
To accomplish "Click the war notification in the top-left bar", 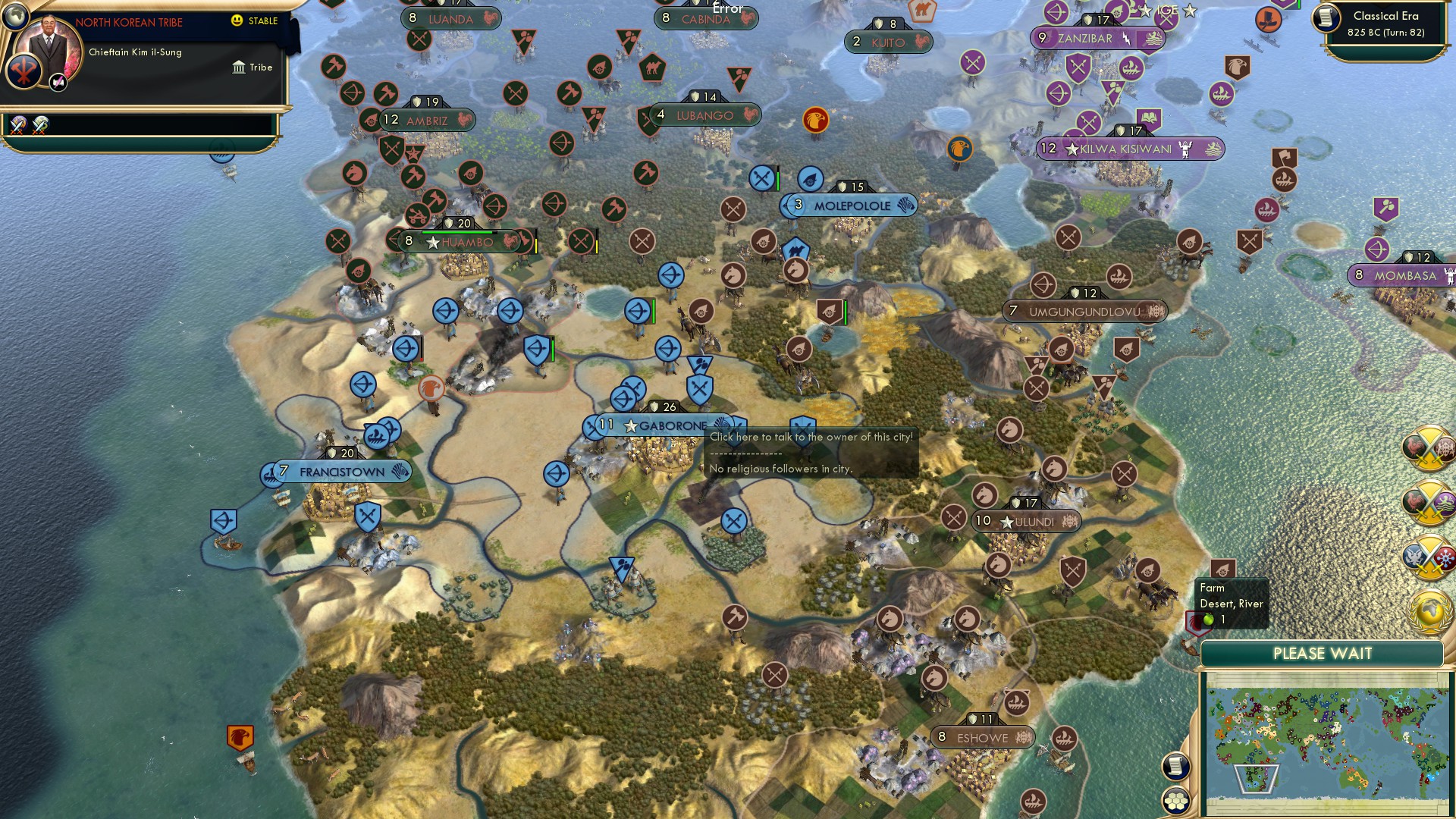I will pos(18,126).
